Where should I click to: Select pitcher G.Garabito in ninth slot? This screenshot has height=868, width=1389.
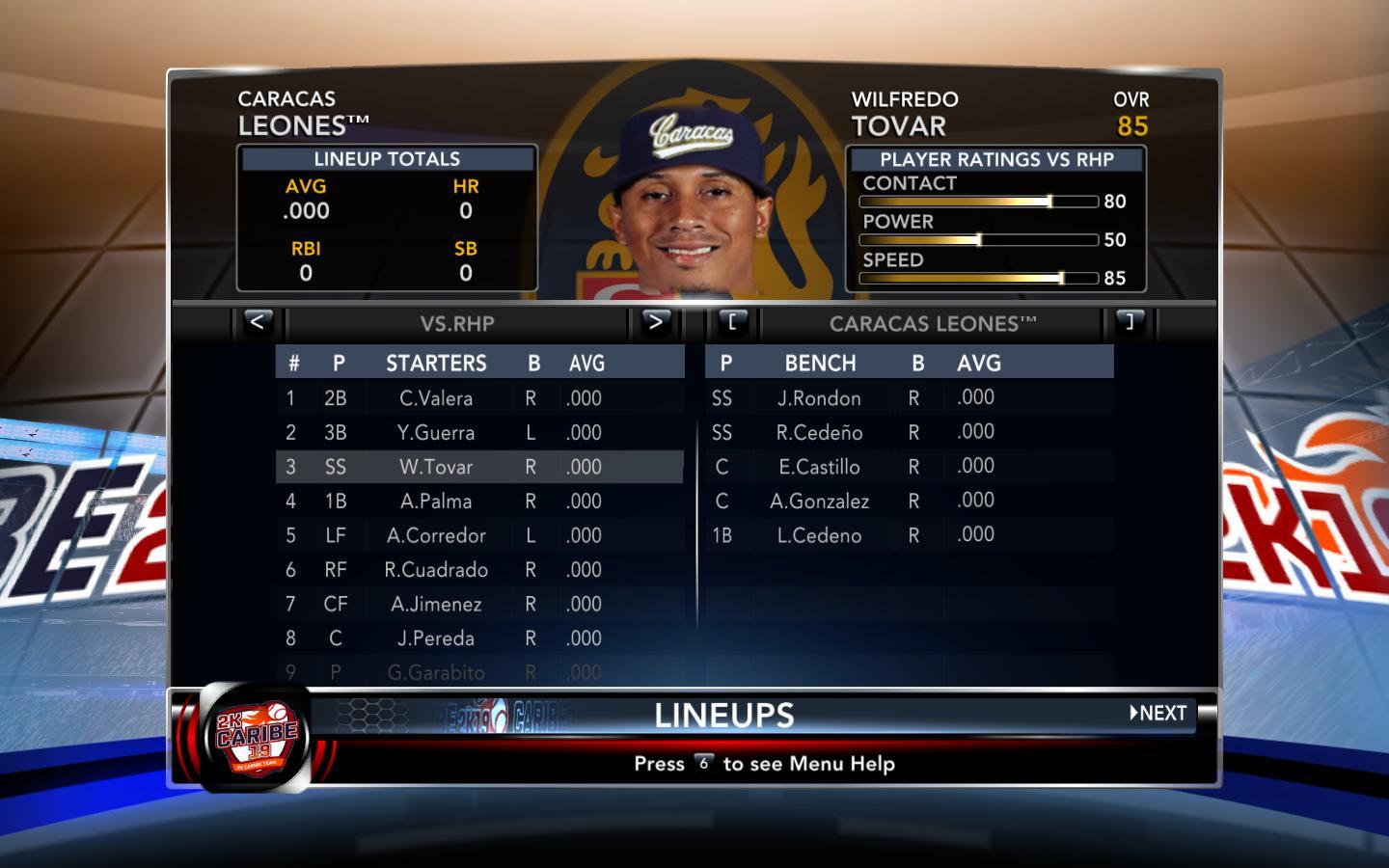pos(436,672)
